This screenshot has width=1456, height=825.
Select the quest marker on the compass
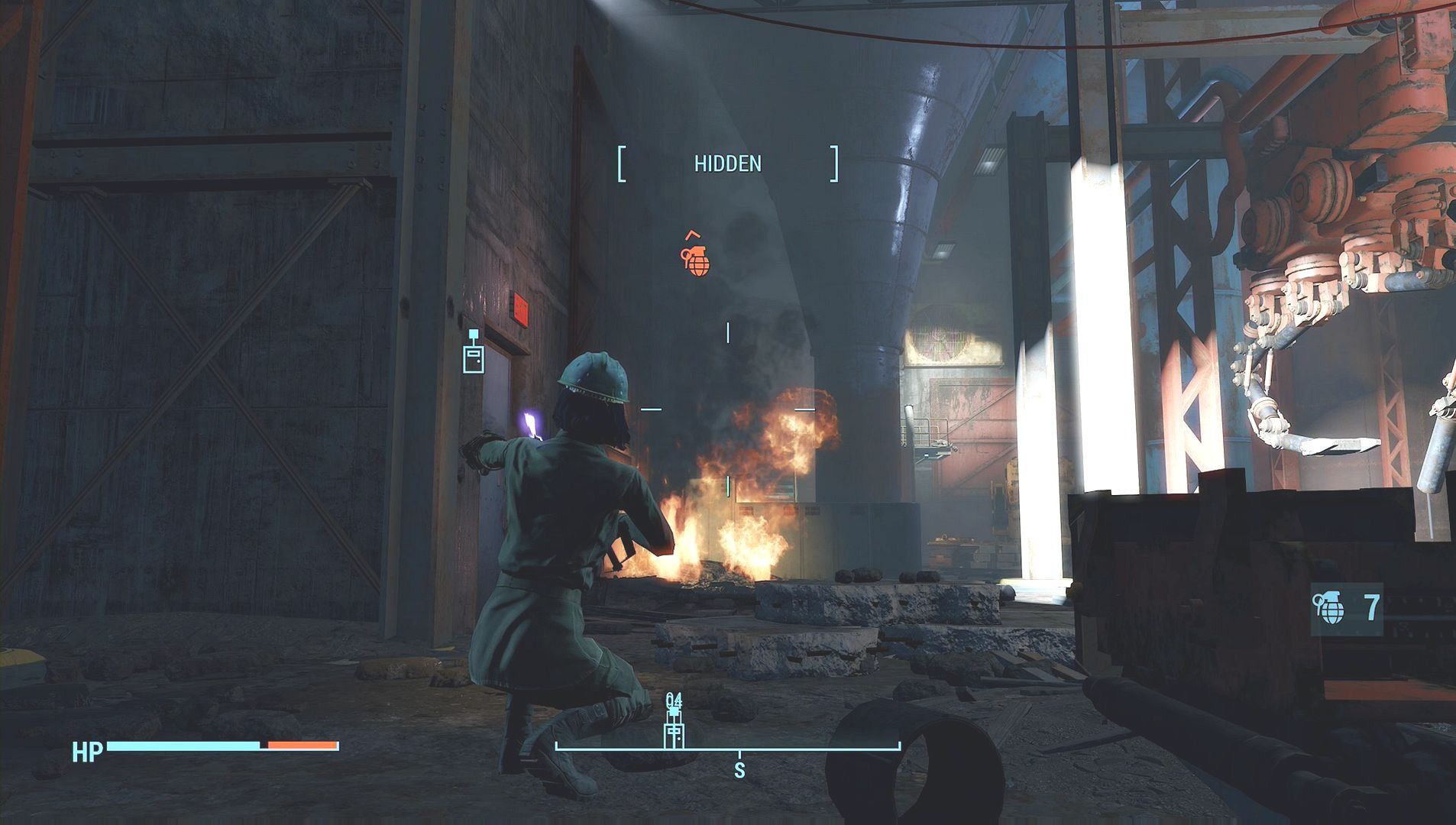pyautogui.click(x=674, y=730)
